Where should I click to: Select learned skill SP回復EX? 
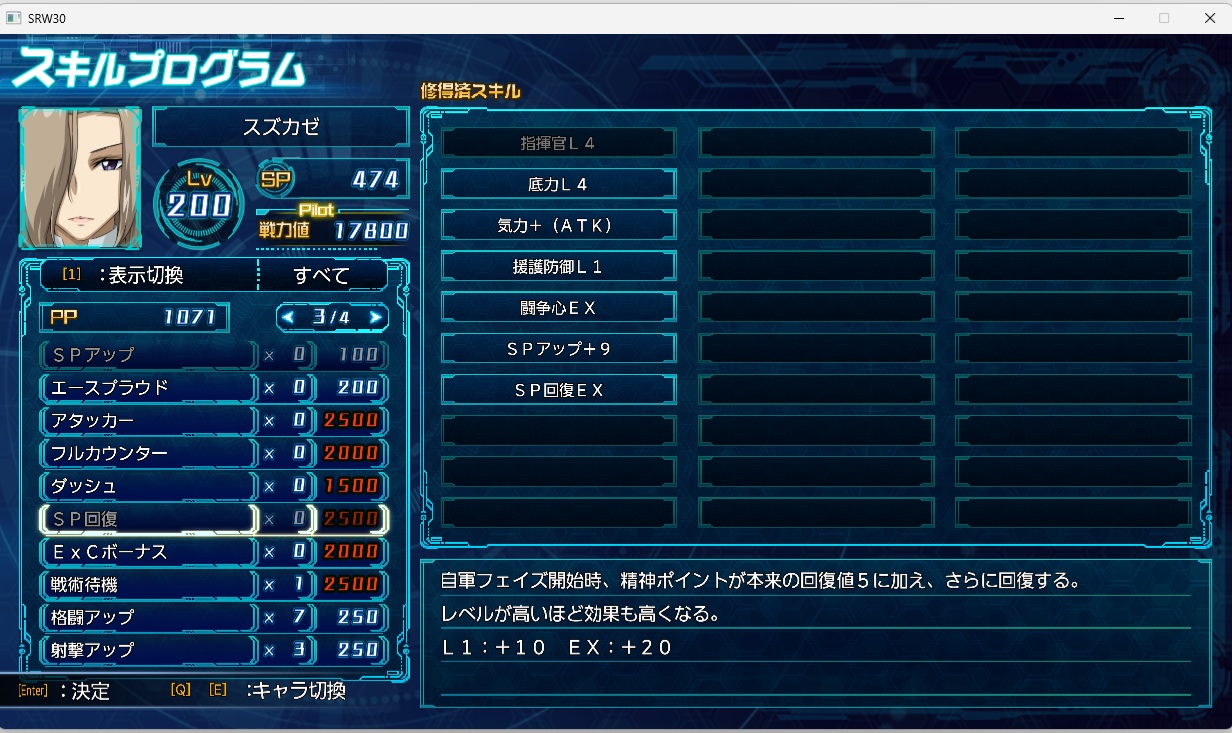pos(558,389)
